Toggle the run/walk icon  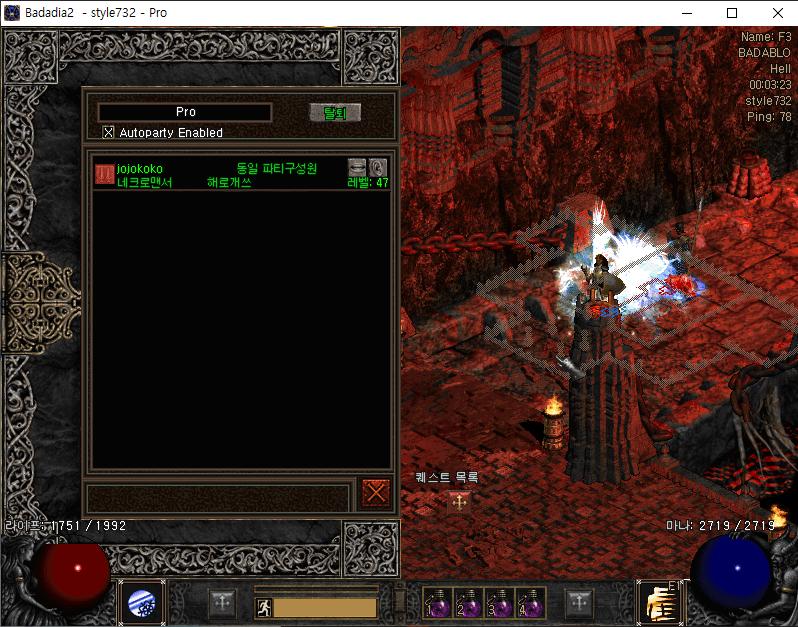tap(263, 607)
